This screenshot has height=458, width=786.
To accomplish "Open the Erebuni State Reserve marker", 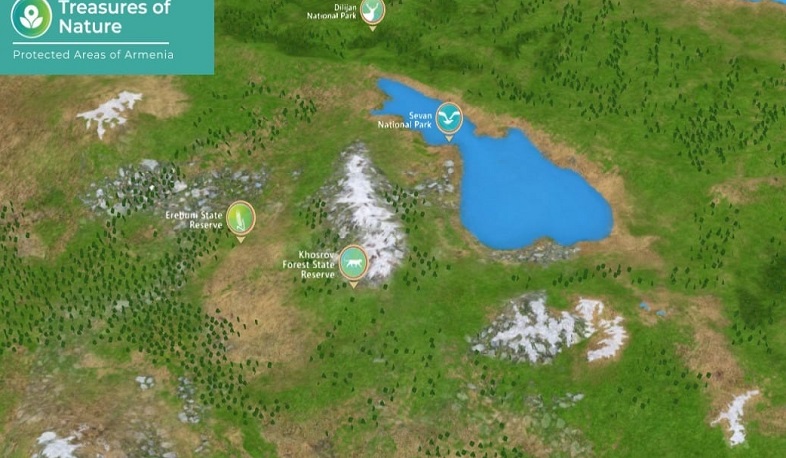I will click(240, 218).
